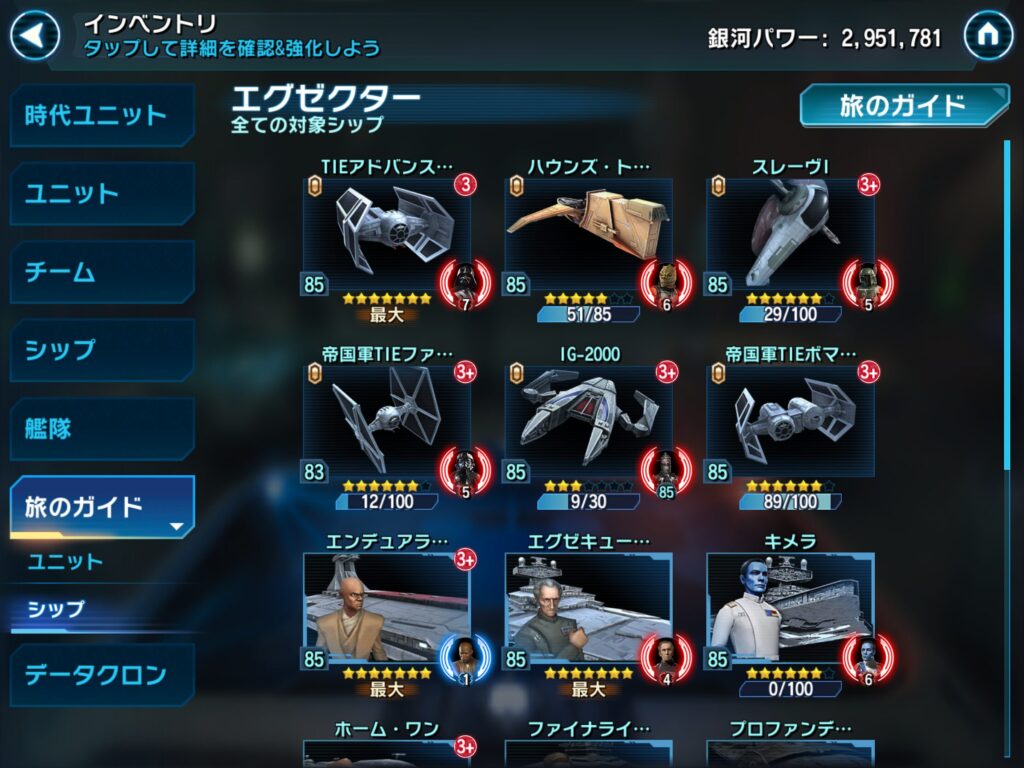Screen dimensions: 1024x768
Task: Select the TIEアドバンス ship card
Action: pyautogui.click(x=387, y=236)
